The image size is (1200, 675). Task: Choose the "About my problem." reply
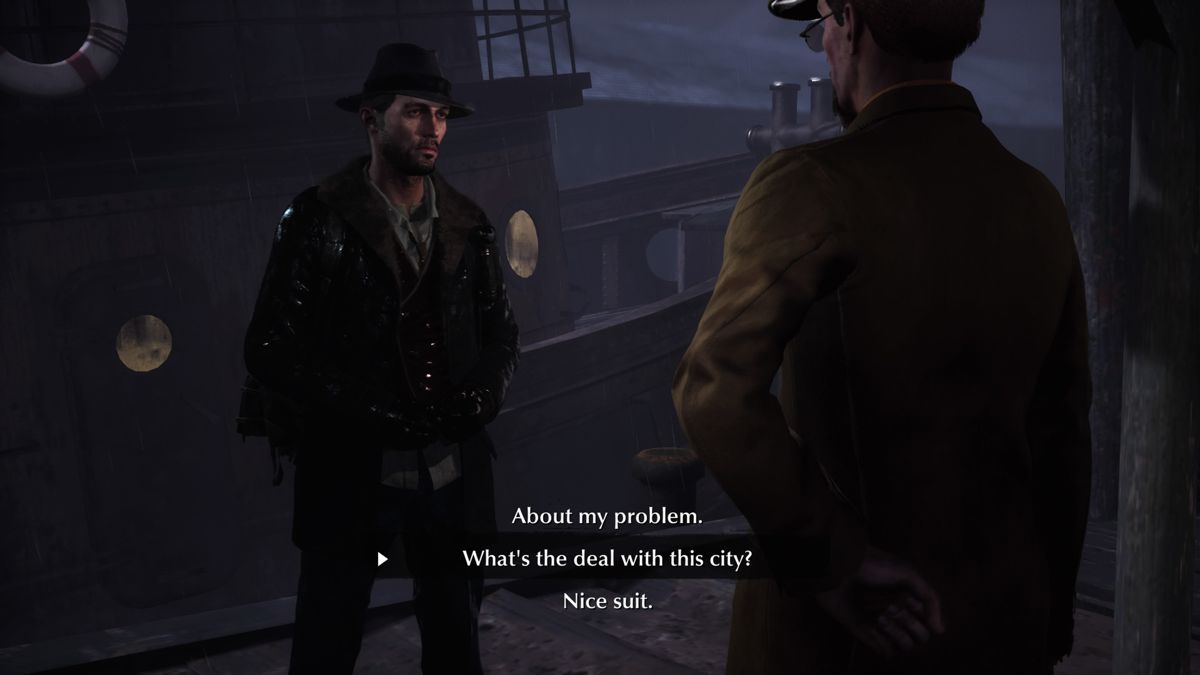(x=607, y=516)
